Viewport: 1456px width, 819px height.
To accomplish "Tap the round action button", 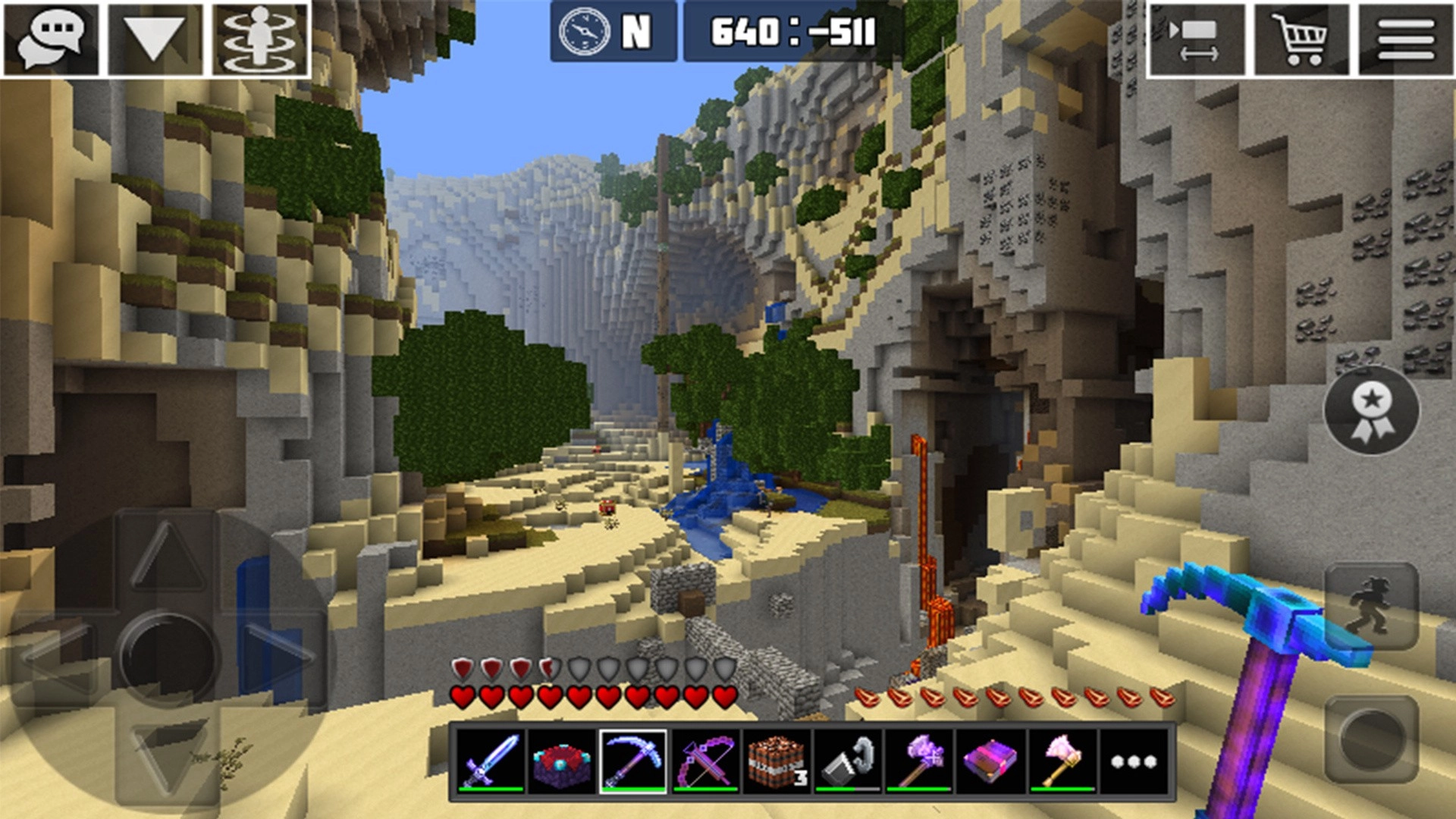I will click(x=1371, y=737).
